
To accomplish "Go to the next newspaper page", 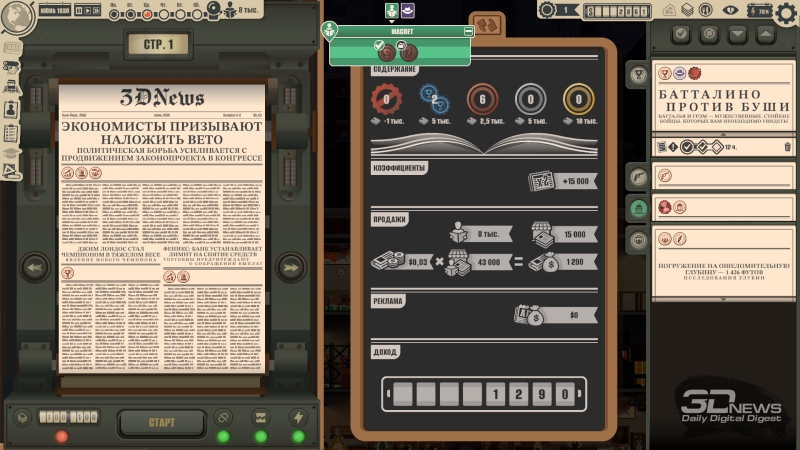I will tap(291, 268).
